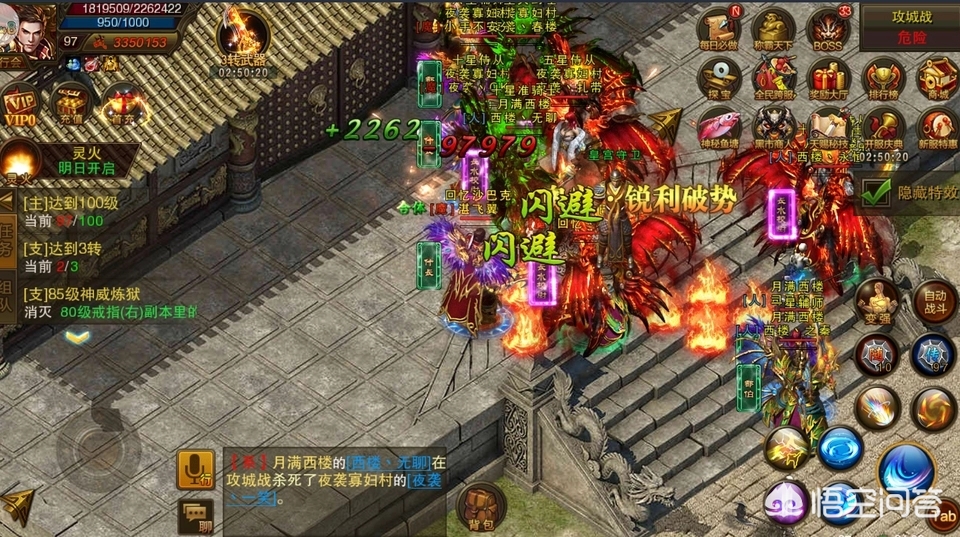Image resolution: width=960 pixels, height=537 pixels.
Task: Open the 背包 backpack
Action: point(482,506)
